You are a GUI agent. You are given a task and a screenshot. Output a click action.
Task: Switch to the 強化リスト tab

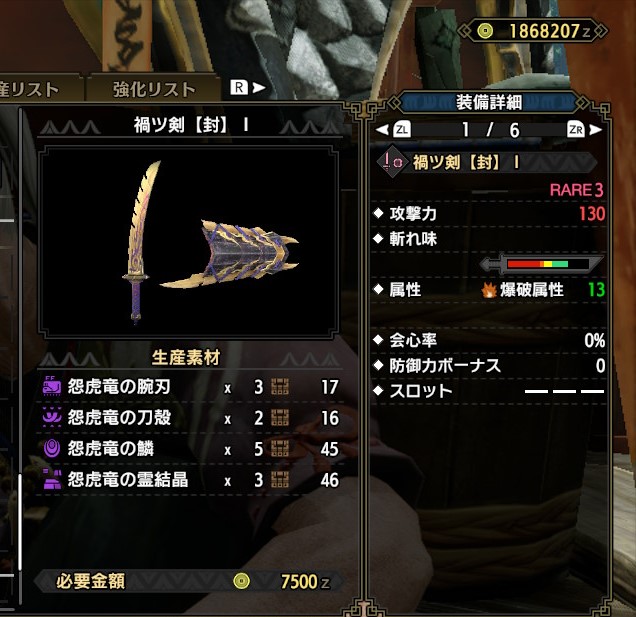point(155,88)
